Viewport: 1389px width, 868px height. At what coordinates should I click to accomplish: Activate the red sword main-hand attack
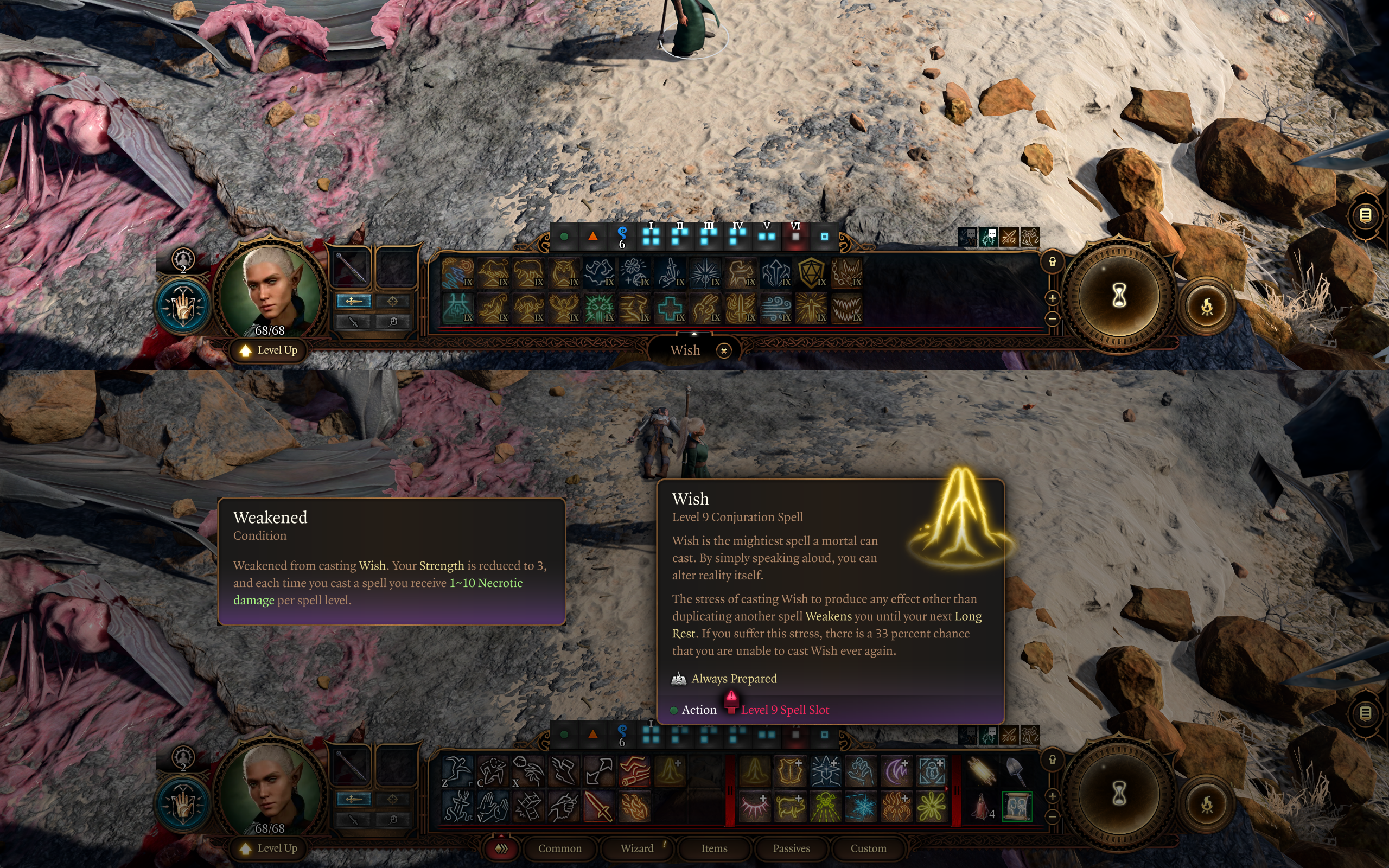click(x=598, y=807)
